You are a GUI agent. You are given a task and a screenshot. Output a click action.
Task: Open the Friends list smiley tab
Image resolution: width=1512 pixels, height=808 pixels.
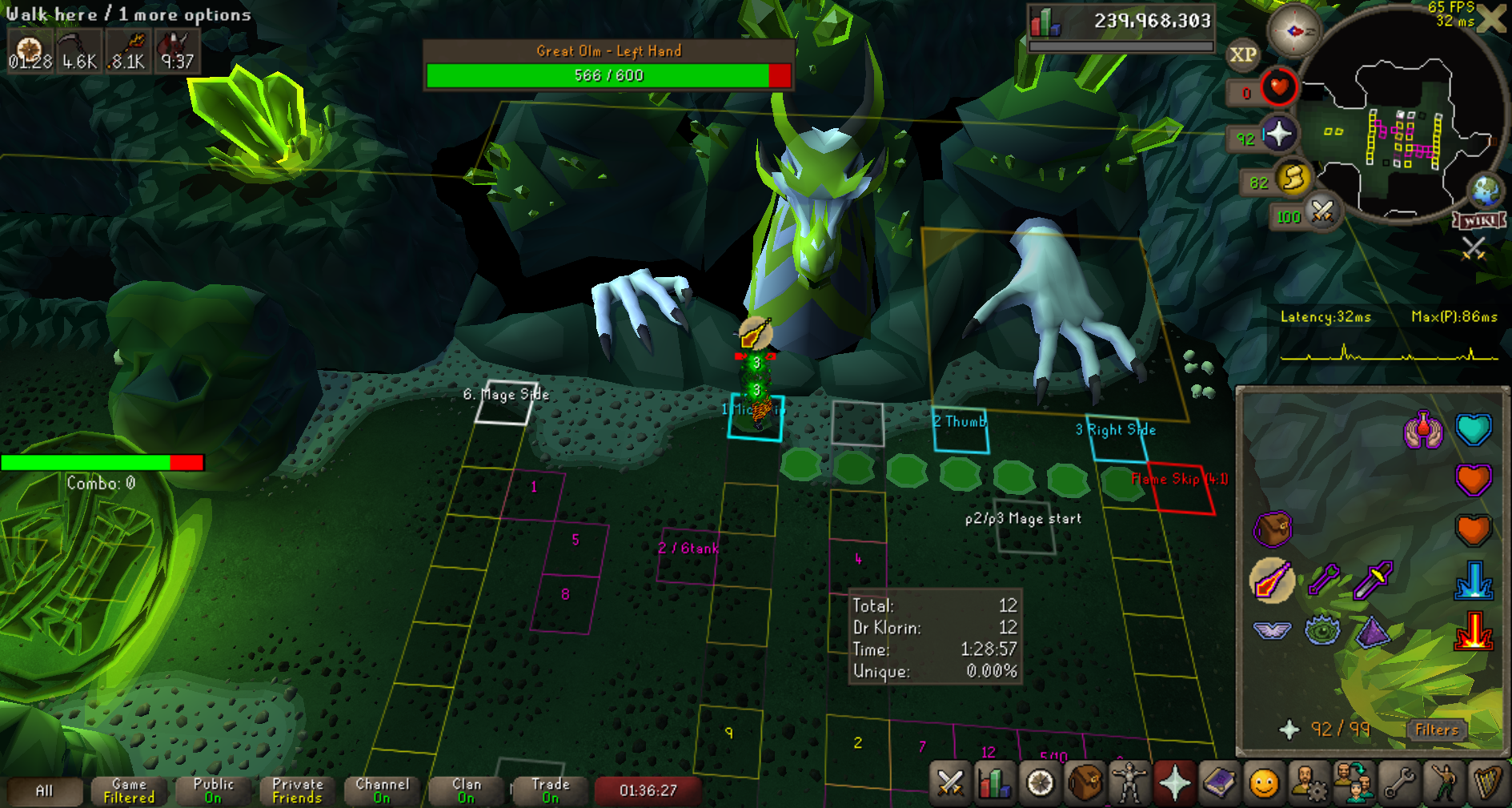1264,783
